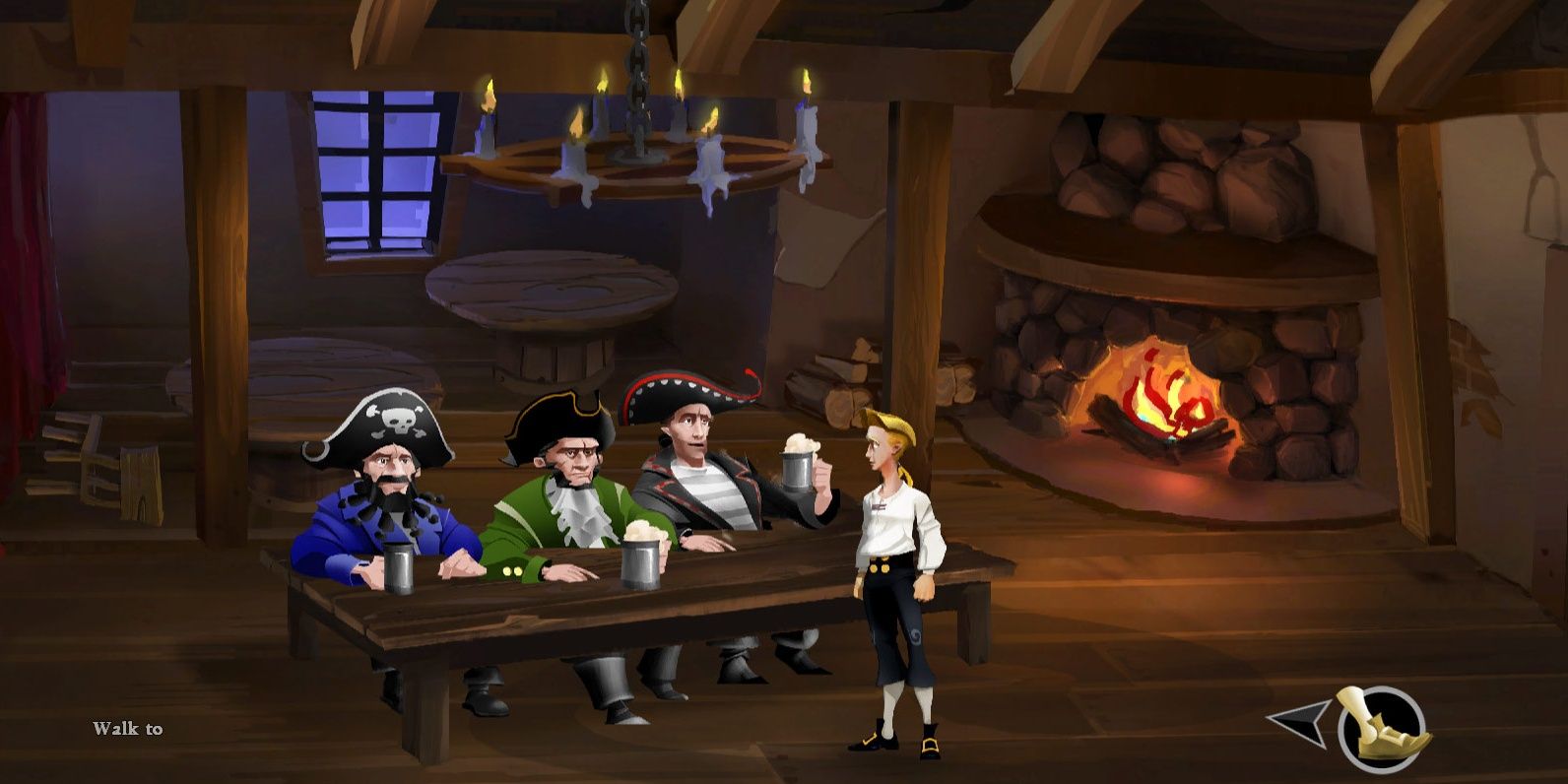The width and height of the screenshot is (1568, 784).
Task: Toggle the barred window open
Action: (377, 167)
